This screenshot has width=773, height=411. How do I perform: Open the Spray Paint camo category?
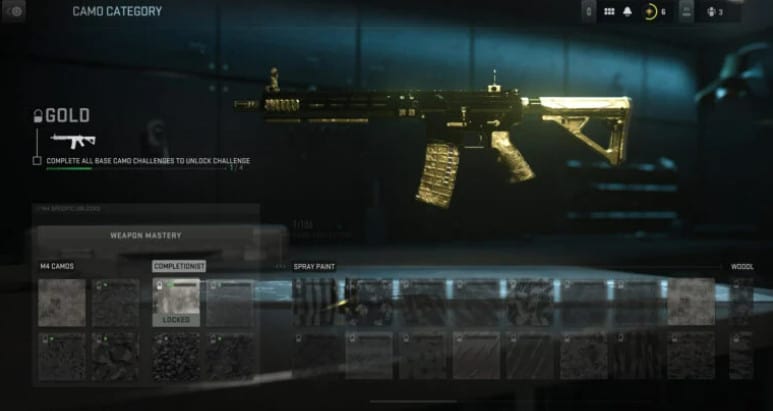[x=314, y=267]
